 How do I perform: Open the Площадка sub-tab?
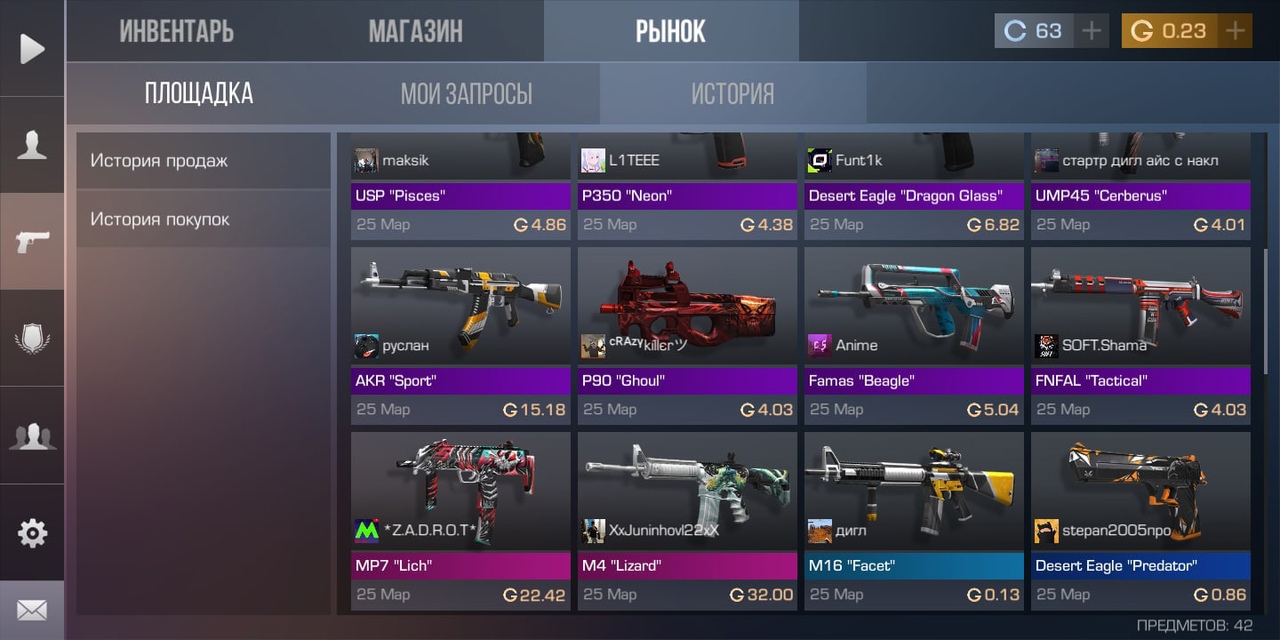(199, 94)
